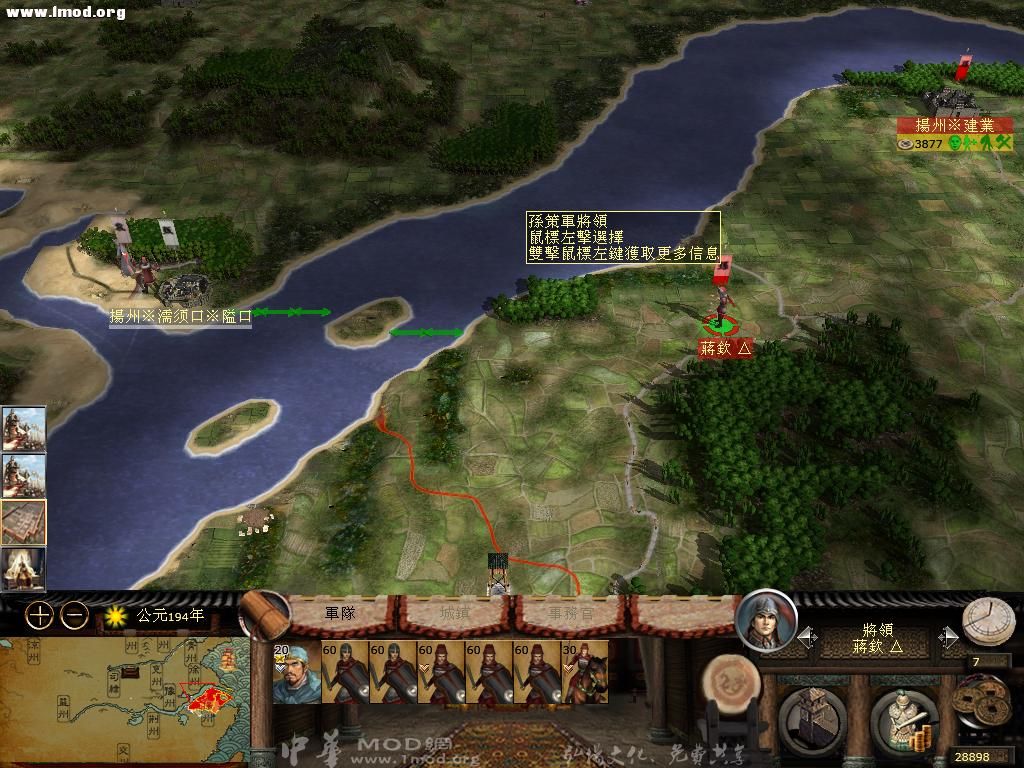Select the 揚州※建業 settlement label
Image resolution: width=1024 pixels, height=768 pixels.
coord(955,125)
